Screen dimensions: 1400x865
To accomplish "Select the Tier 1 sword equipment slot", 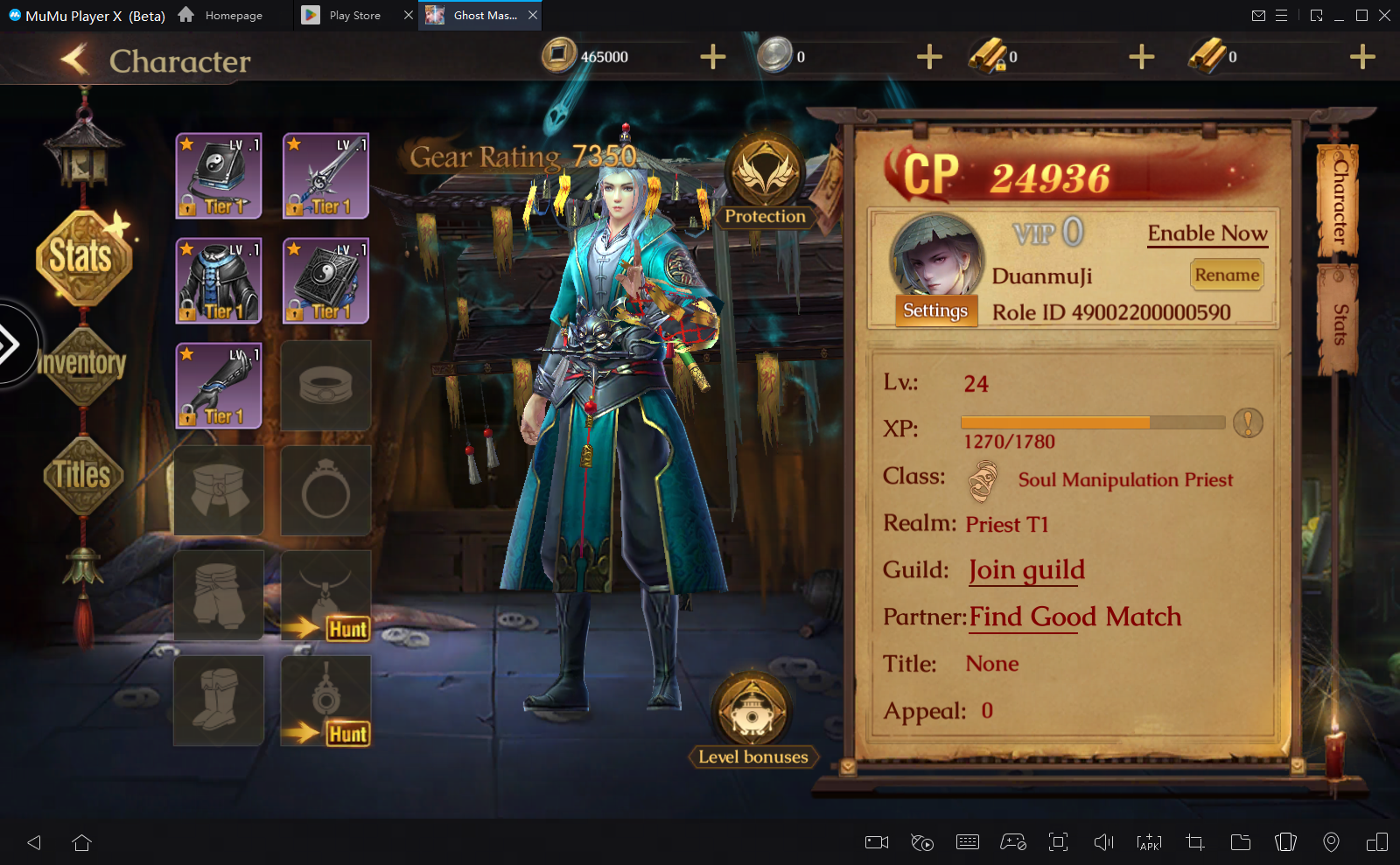I will click(325, 175).
